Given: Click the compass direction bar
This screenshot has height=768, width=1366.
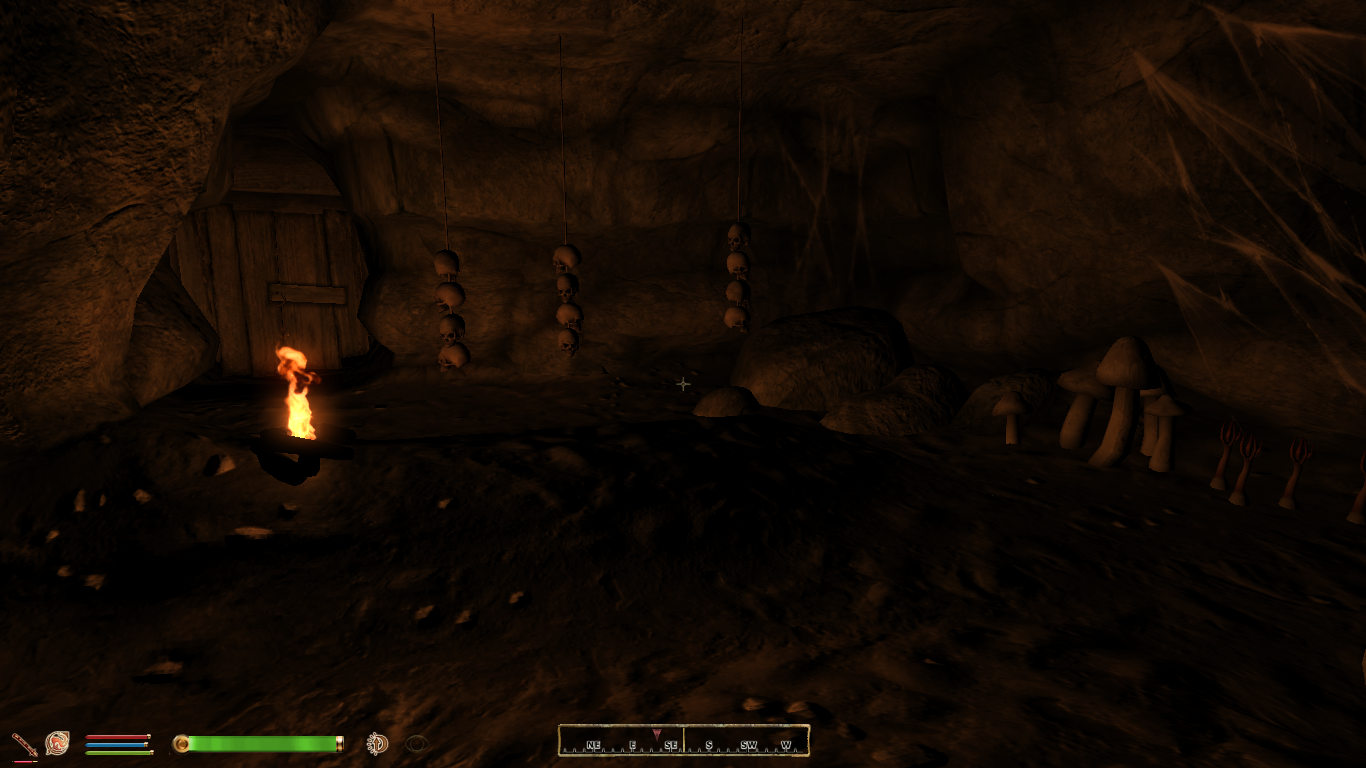Looking at the screenshot, I should (x=683, y=741).
